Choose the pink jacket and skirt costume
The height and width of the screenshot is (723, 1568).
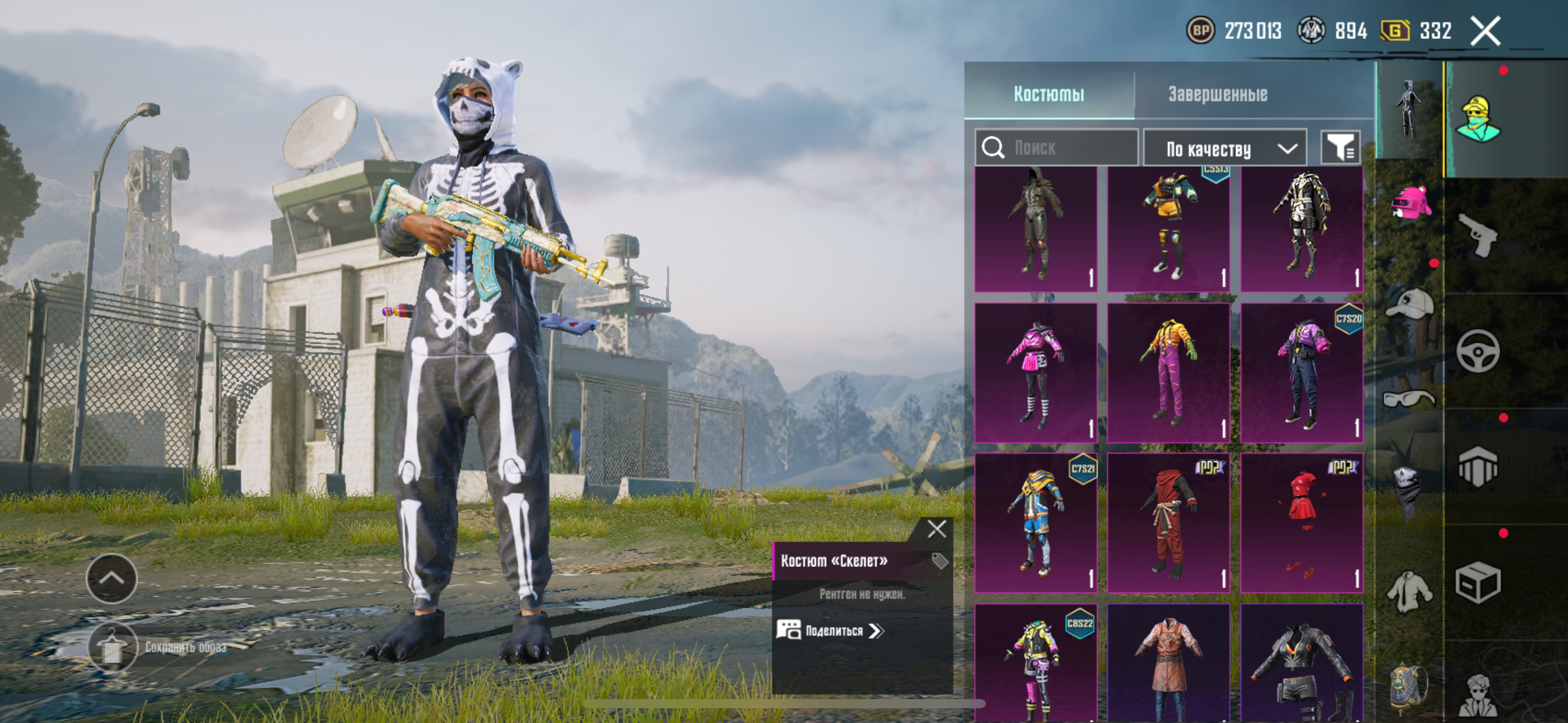(x=1036, y=372)
